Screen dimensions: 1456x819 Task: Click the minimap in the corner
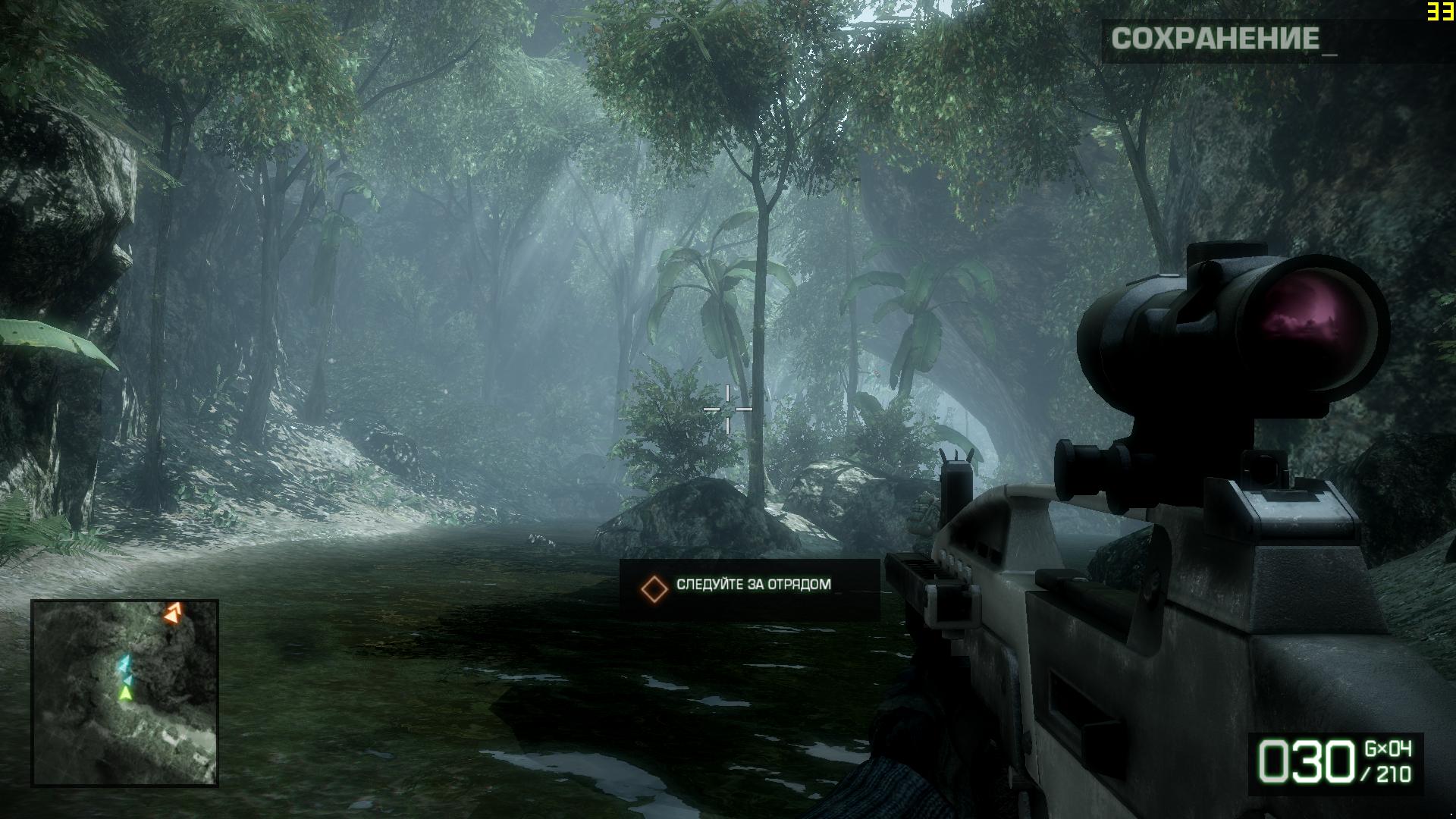tap(125, 692)
